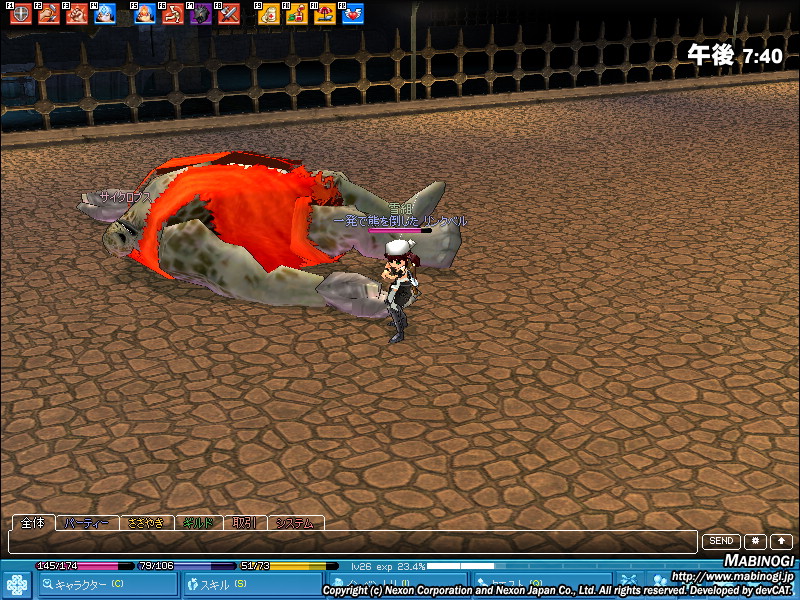Select the ささやき whisper tab
This screenshot has height=600, width=800.
click(146, 523)
